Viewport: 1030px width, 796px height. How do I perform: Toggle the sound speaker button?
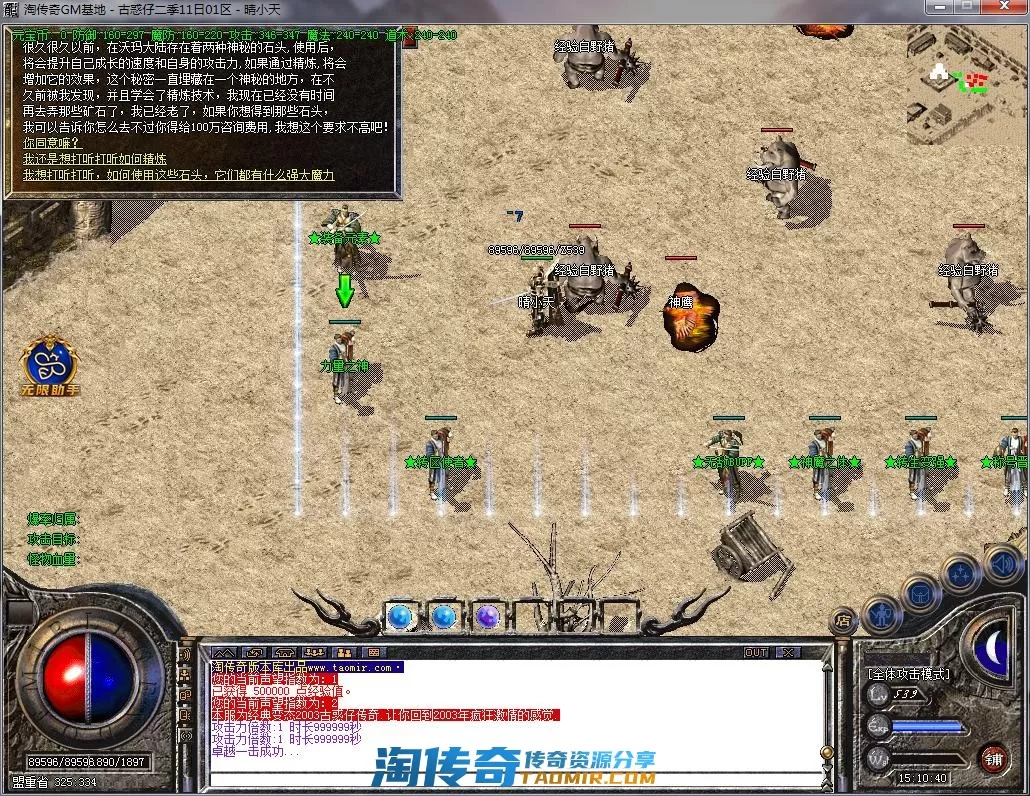coord(1002,563)
